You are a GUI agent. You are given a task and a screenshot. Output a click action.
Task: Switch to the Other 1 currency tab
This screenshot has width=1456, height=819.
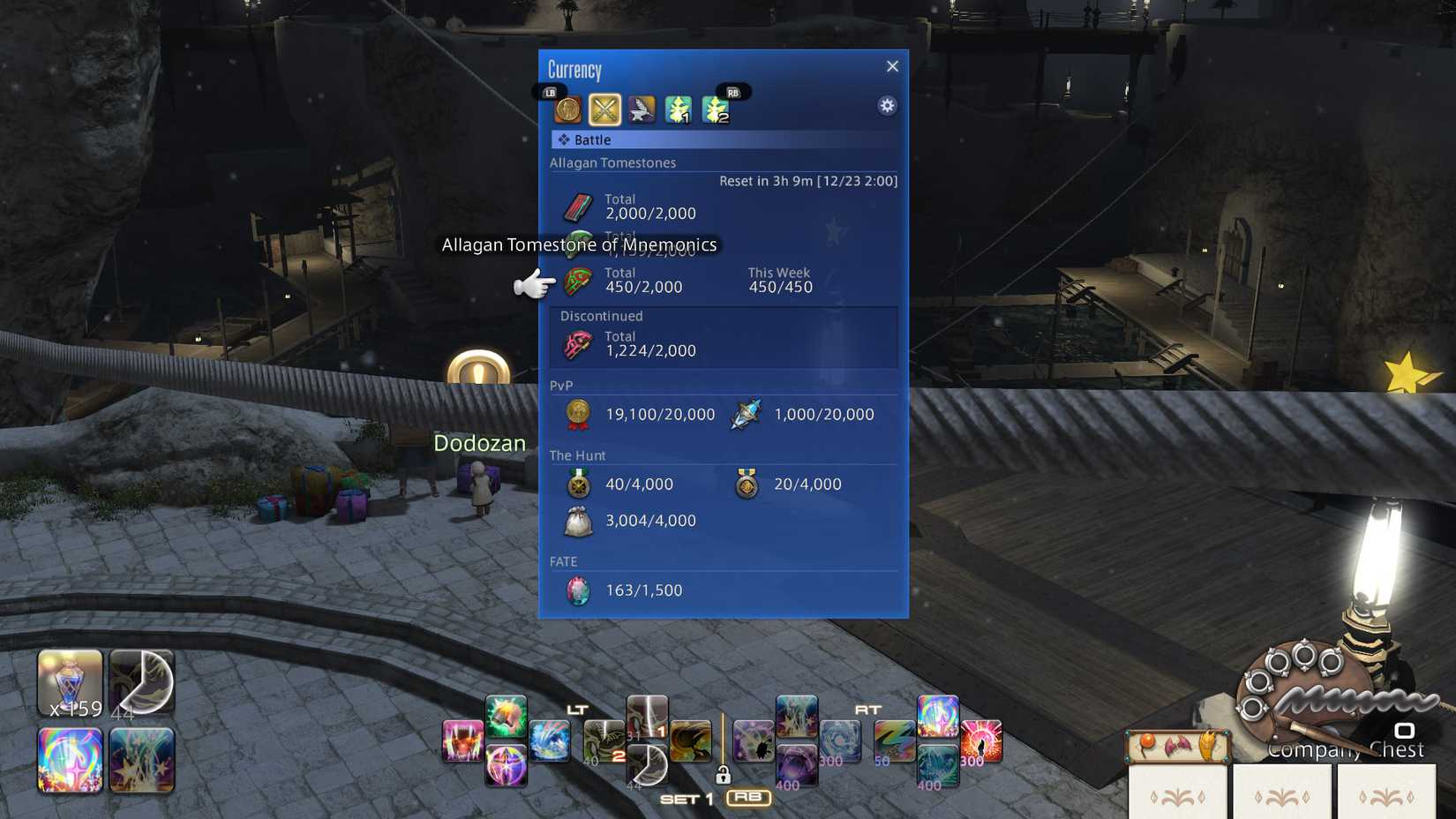point(678,108)
